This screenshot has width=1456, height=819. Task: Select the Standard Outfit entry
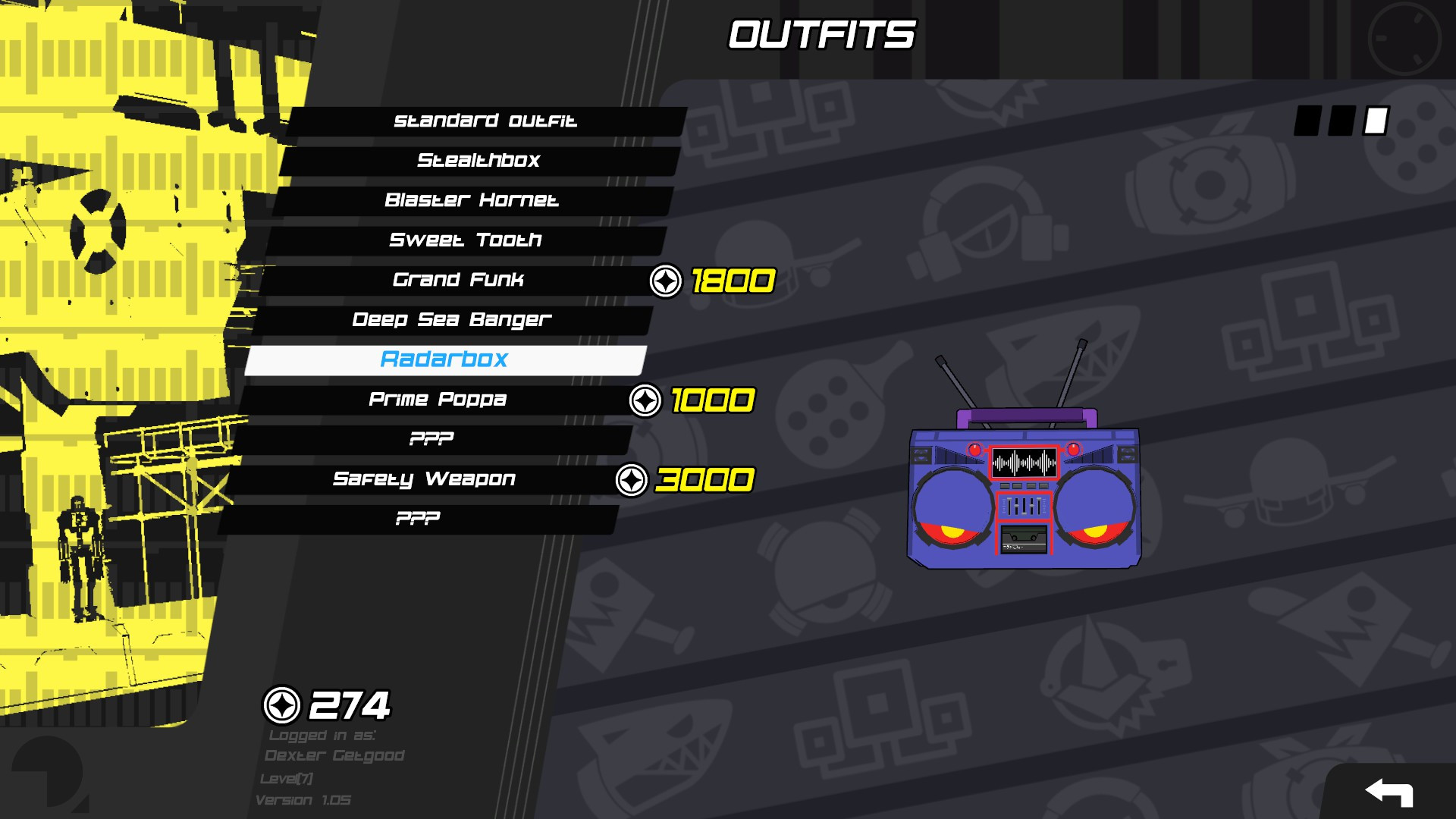(x=485, y=121)
